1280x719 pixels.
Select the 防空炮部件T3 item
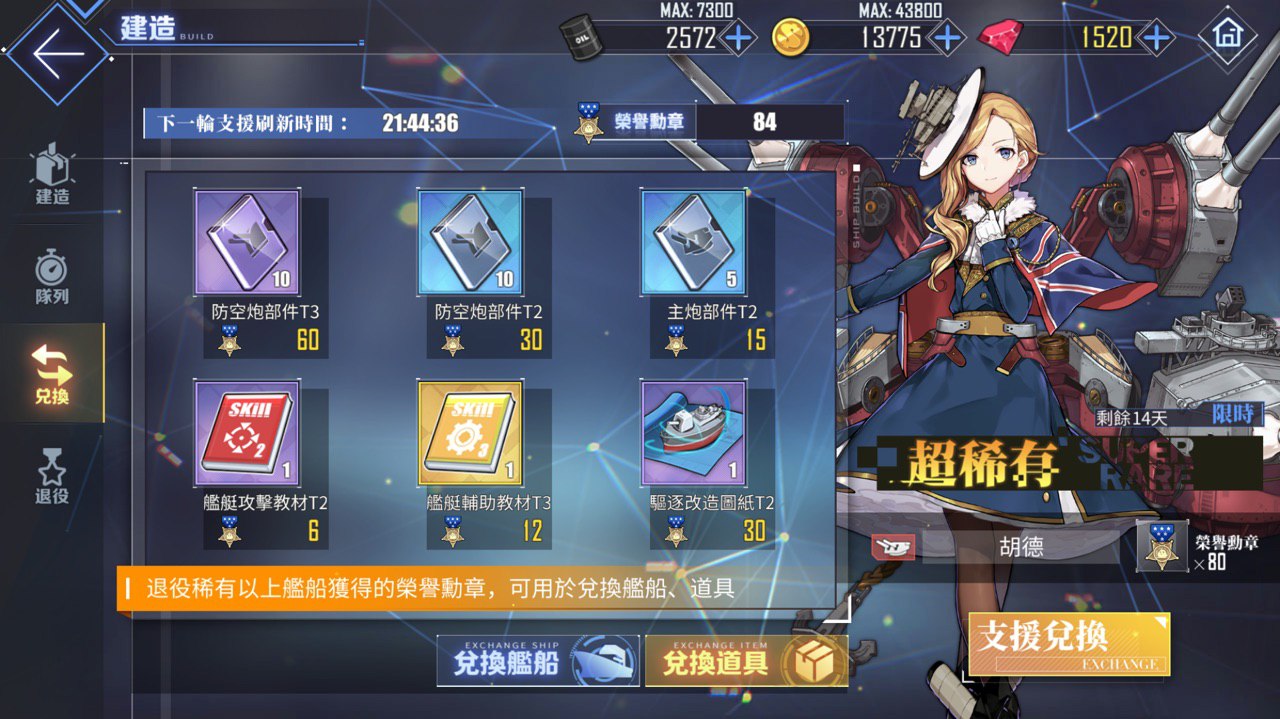[246, 242]
